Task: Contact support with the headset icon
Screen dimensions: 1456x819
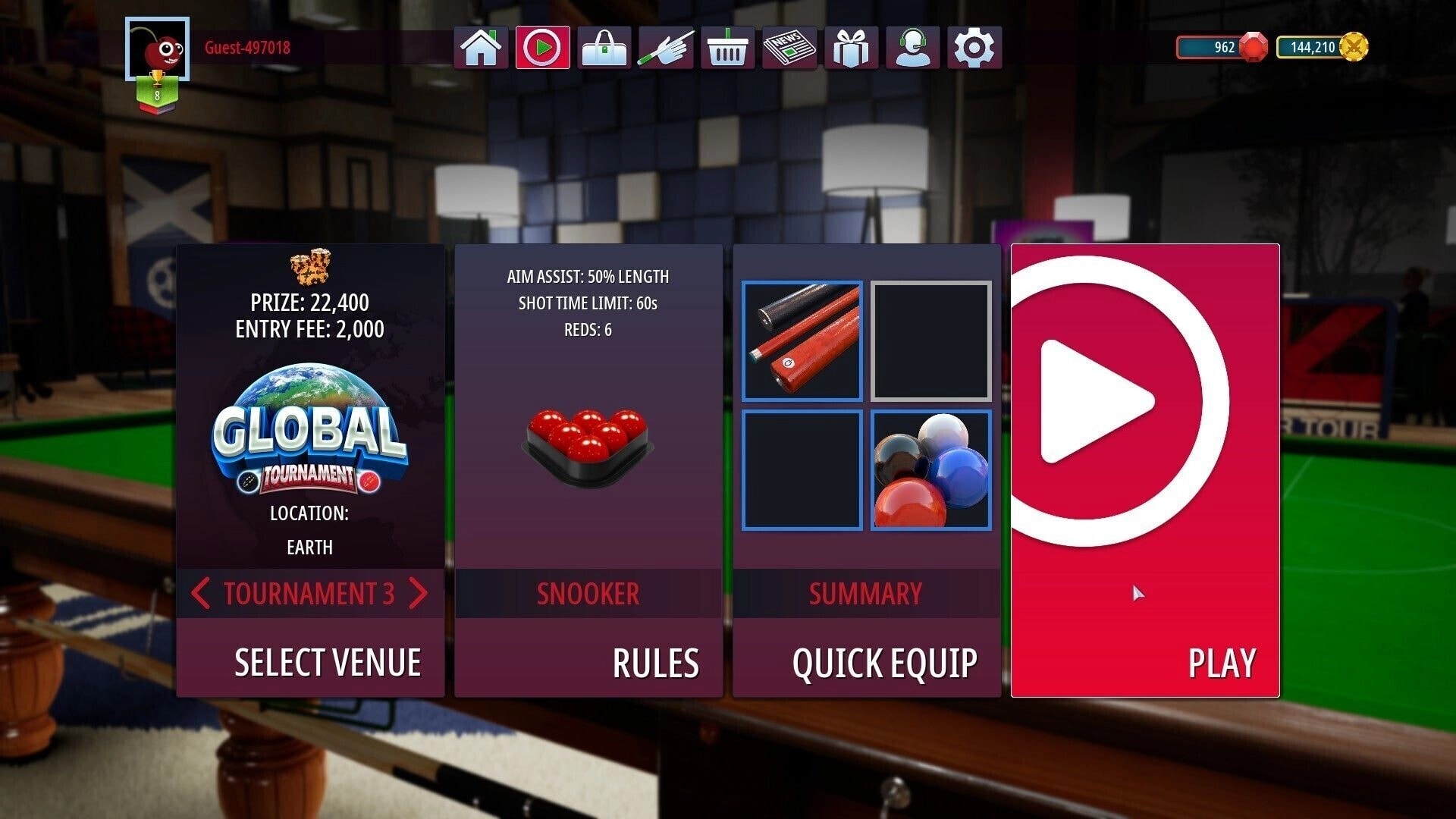Action: [913, 47]
